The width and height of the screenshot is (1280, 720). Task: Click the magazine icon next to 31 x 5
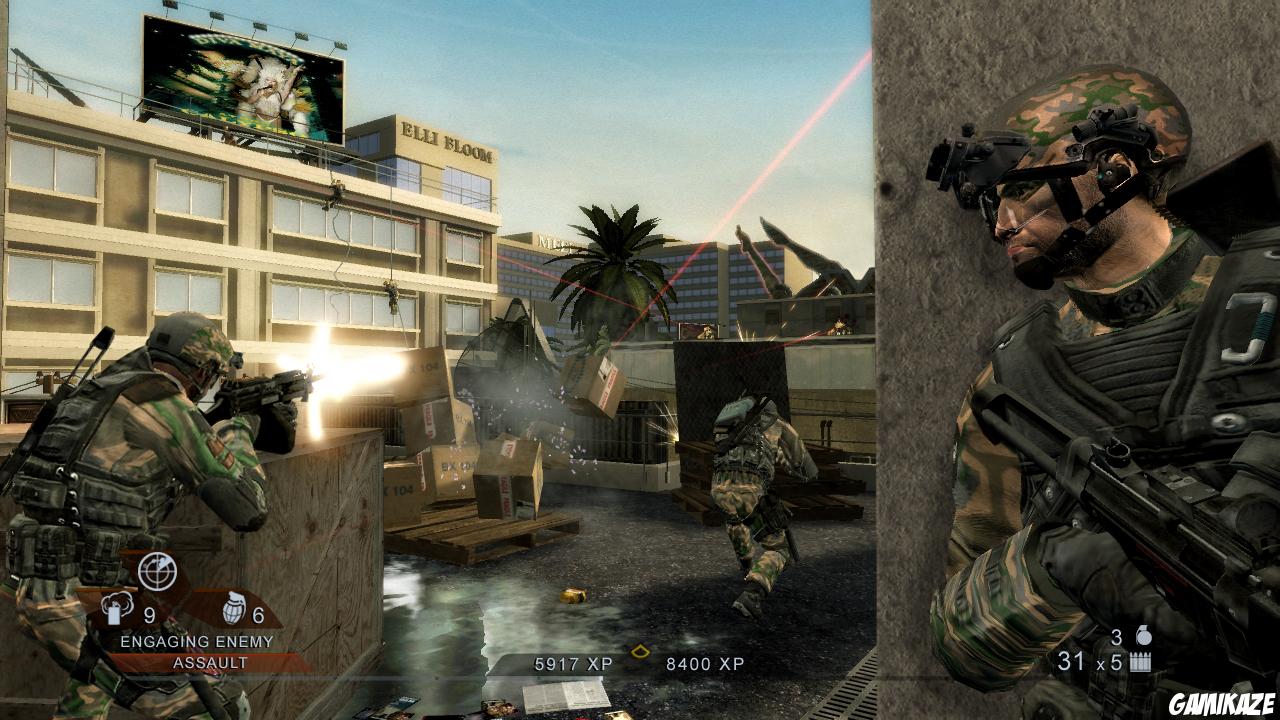(x=1138, y=660)
